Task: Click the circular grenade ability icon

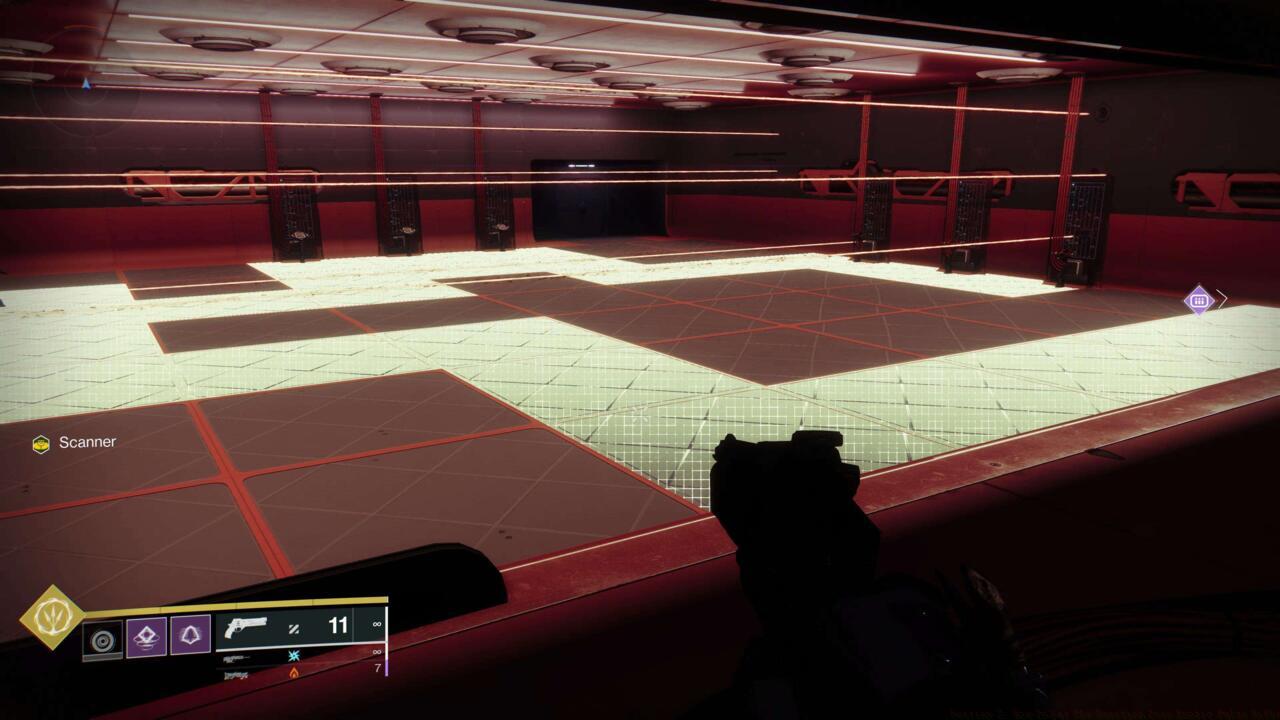Action: pos(104,640)
